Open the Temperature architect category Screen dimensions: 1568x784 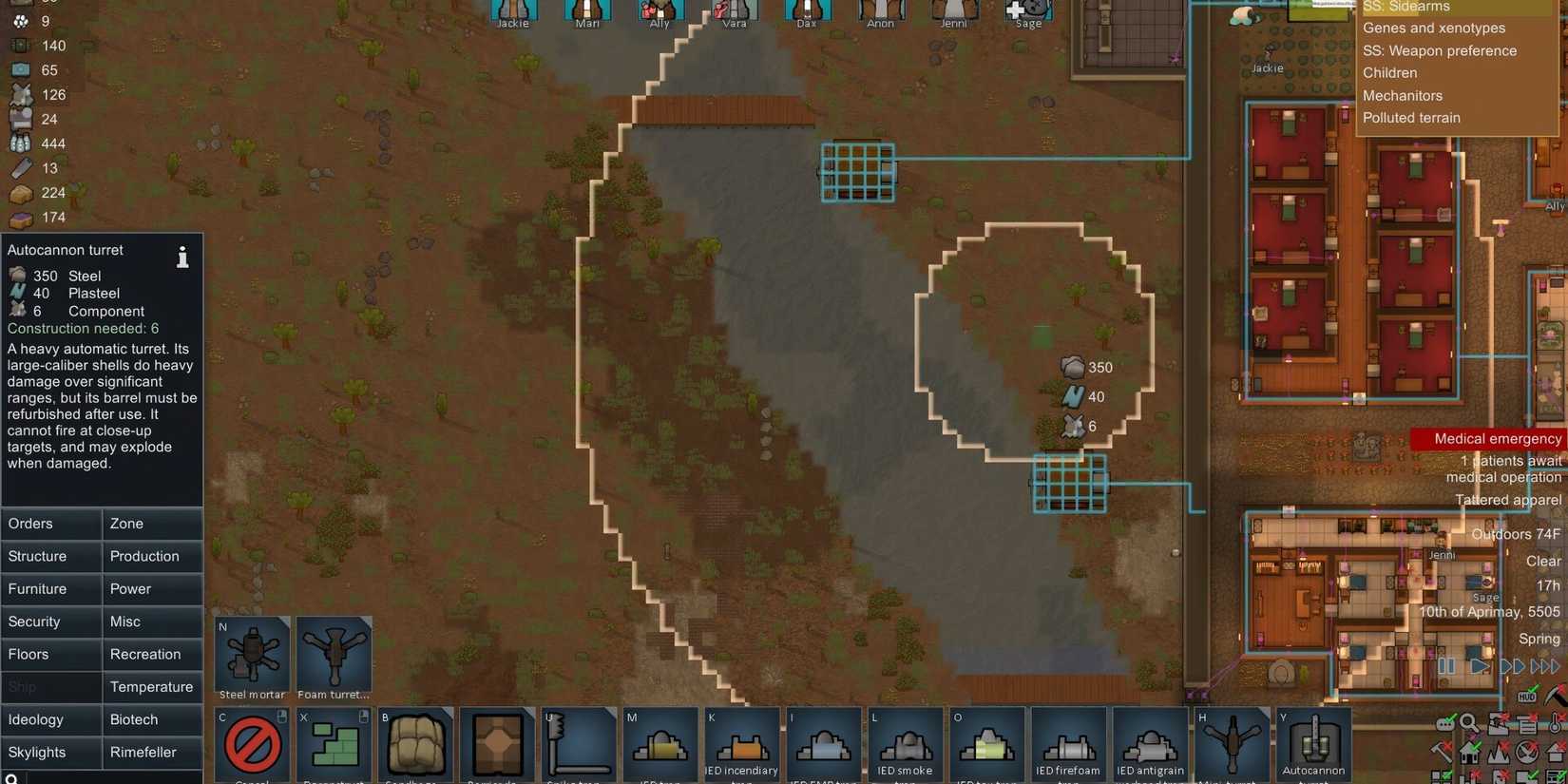[152, 686]
